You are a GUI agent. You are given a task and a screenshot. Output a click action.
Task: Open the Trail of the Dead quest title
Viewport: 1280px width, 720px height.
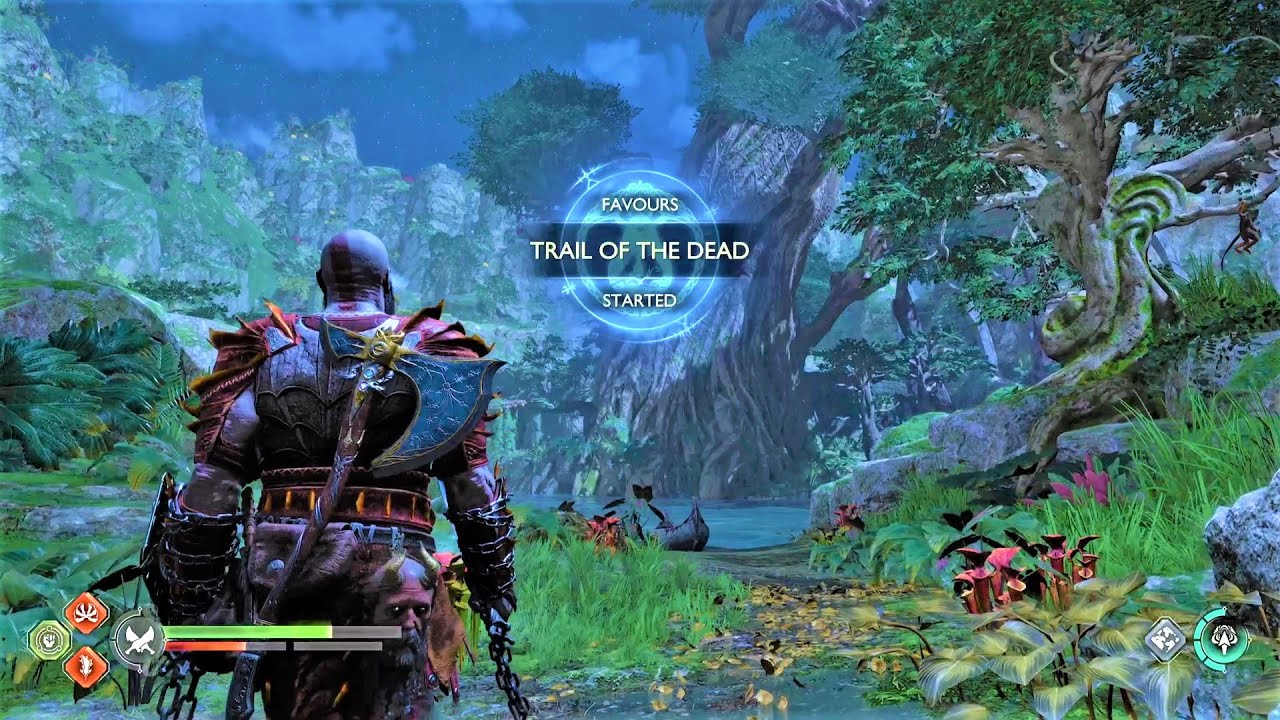pyautogui.click(x=640, y=252)
